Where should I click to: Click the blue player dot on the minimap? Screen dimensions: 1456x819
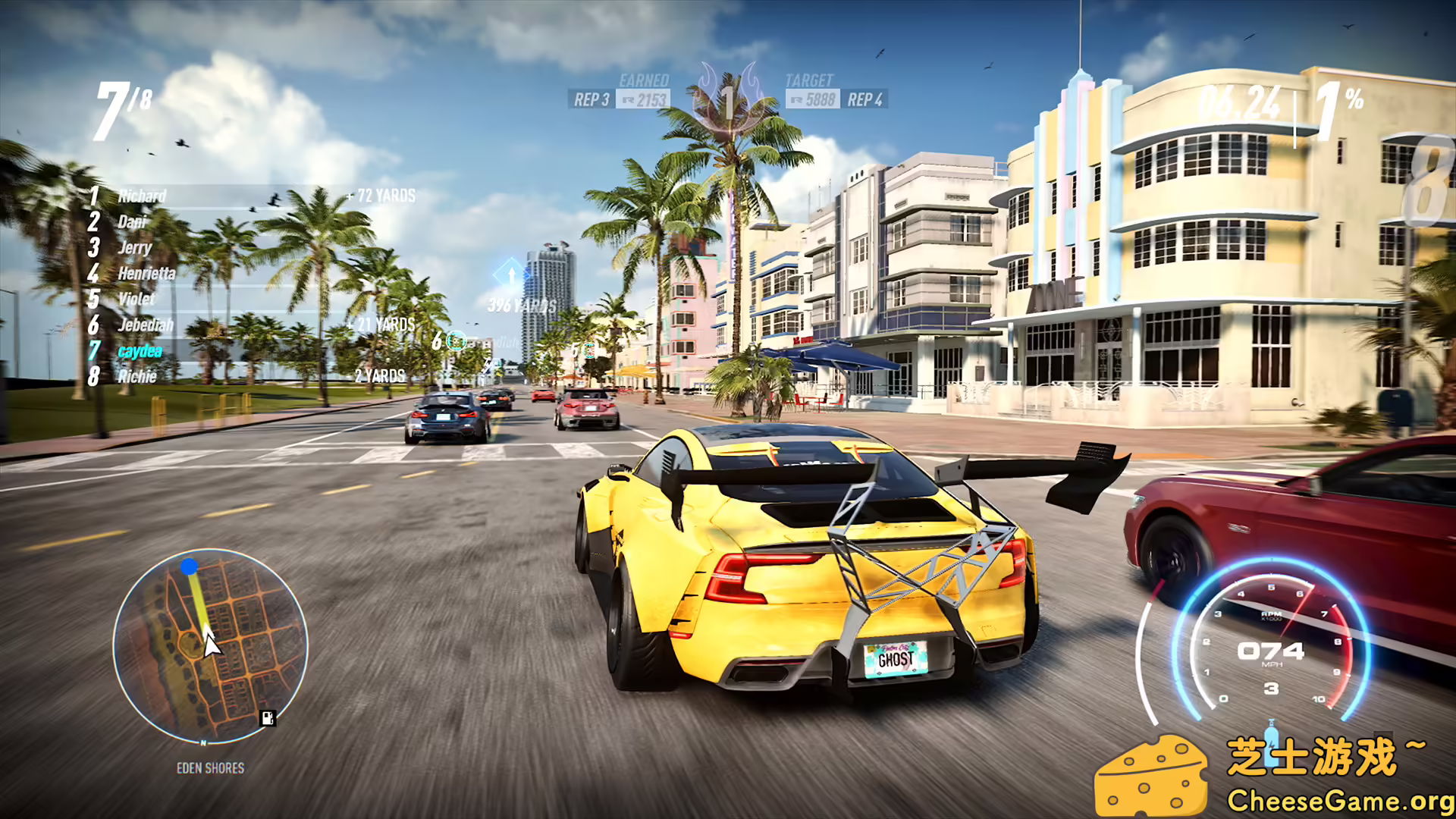coord(189,568)
